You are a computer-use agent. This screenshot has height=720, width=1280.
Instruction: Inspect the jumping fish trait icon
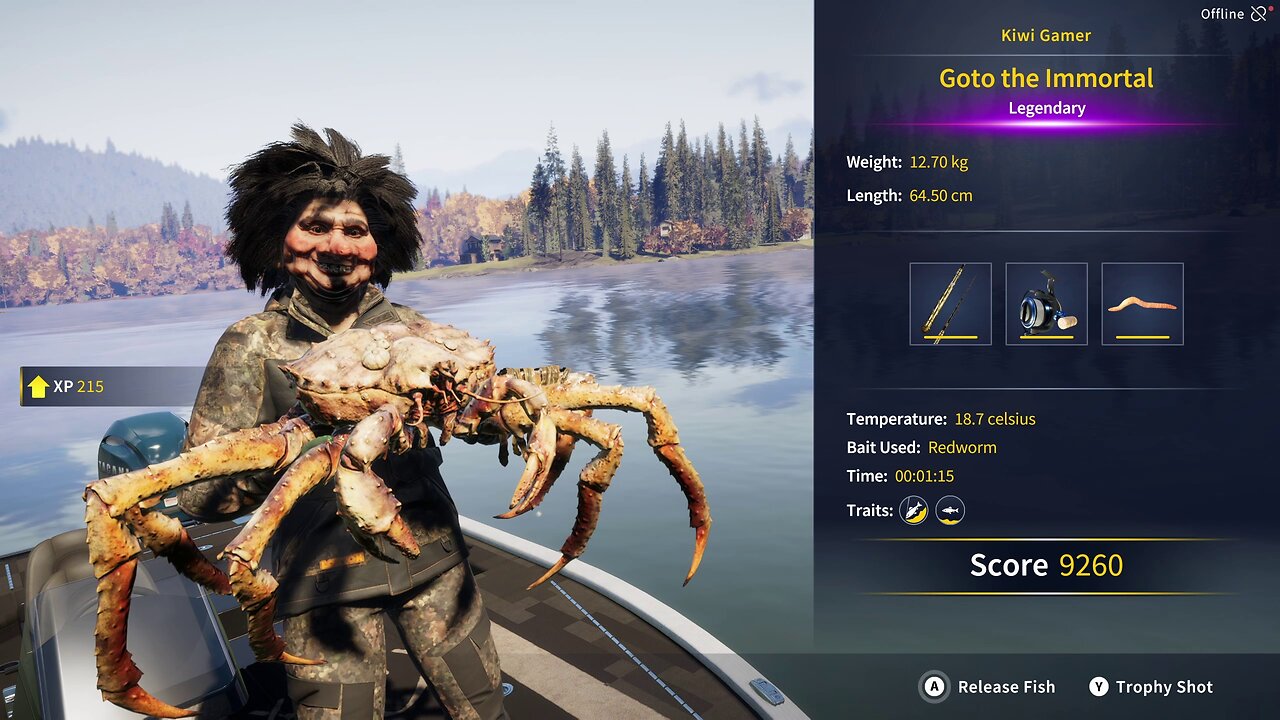913,510
